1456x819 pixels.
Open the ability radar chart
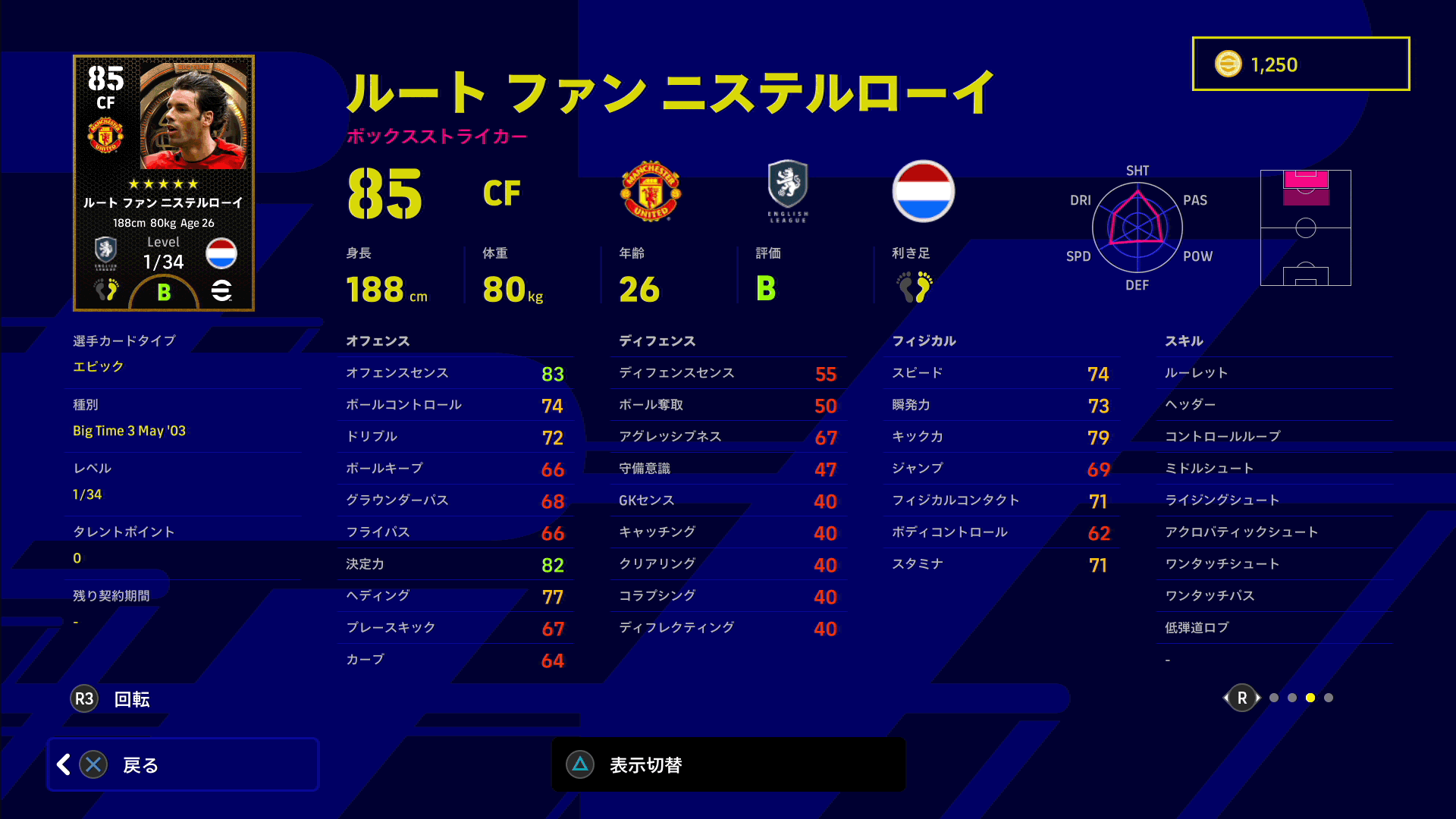point(1137,227)
